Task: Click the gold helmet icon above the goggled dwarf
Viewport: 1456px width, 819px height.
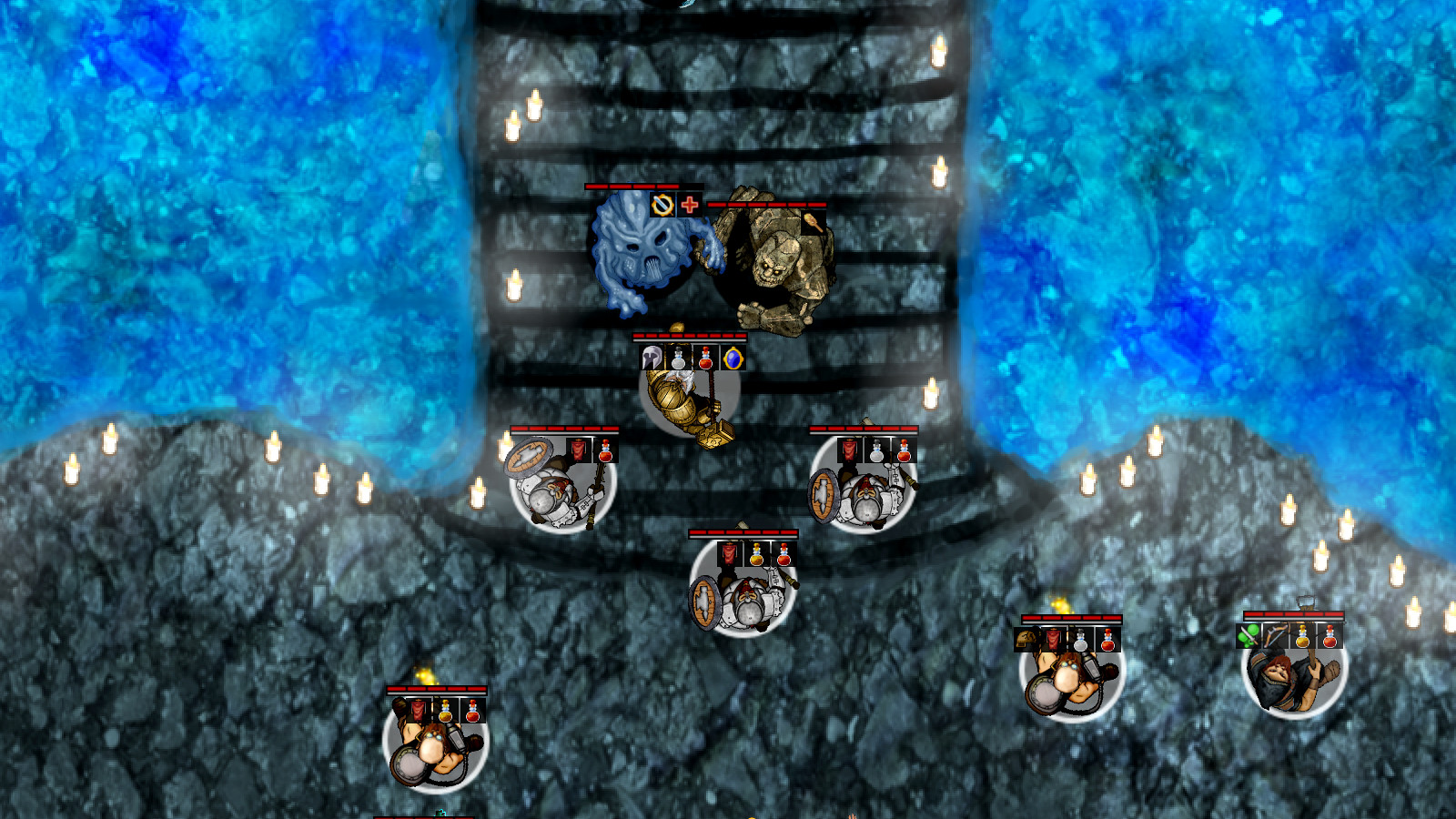Action: [1024, 639]
